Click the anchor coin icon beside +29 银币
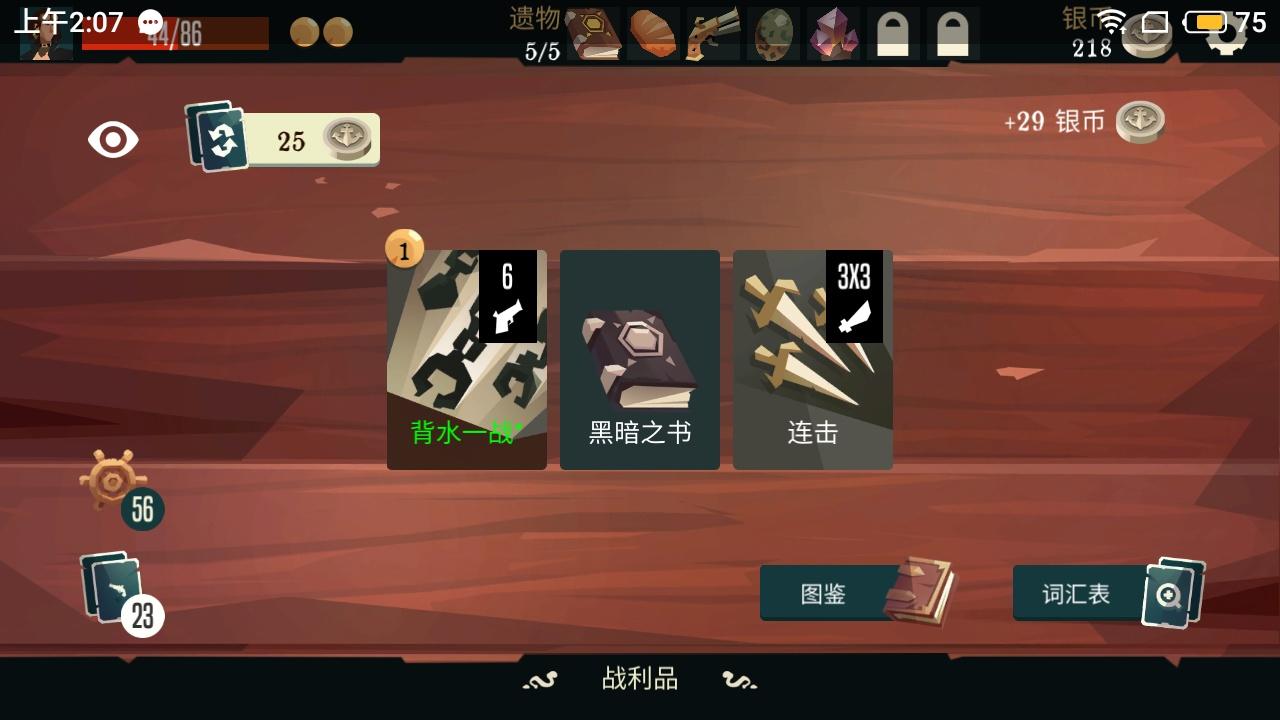The image size is (1280, 720). point(1140,121)
